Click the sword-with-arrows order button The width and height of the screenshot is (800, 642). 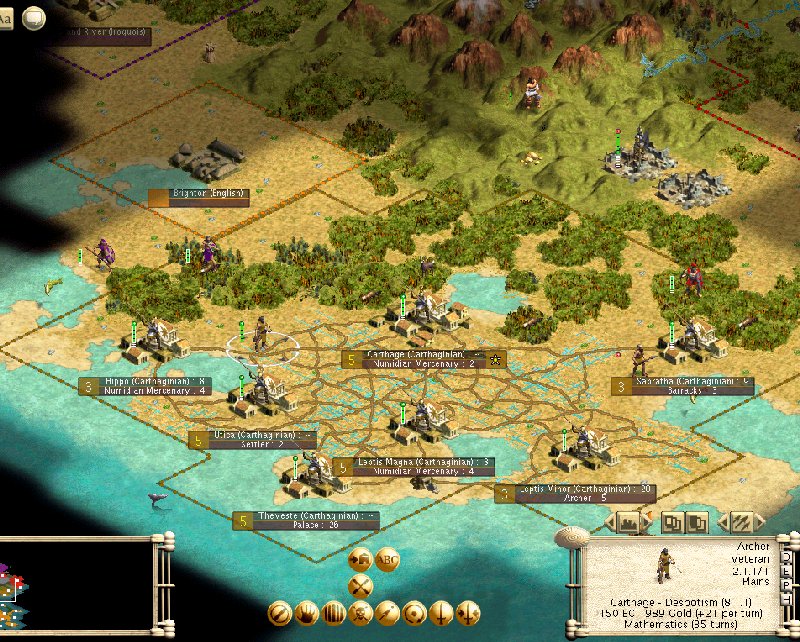pos(467,612)
